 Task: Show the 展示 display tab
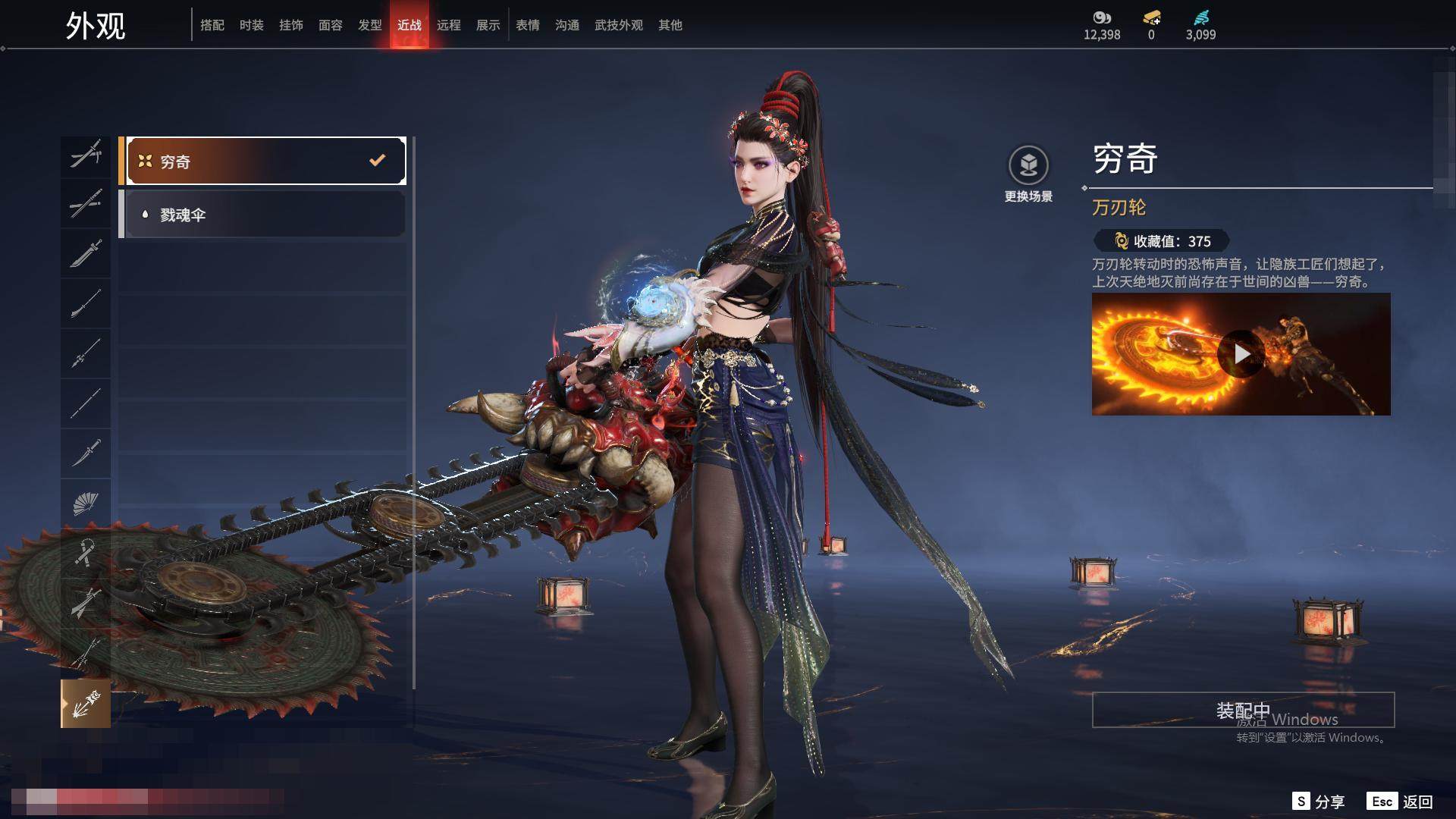[488, 25]
